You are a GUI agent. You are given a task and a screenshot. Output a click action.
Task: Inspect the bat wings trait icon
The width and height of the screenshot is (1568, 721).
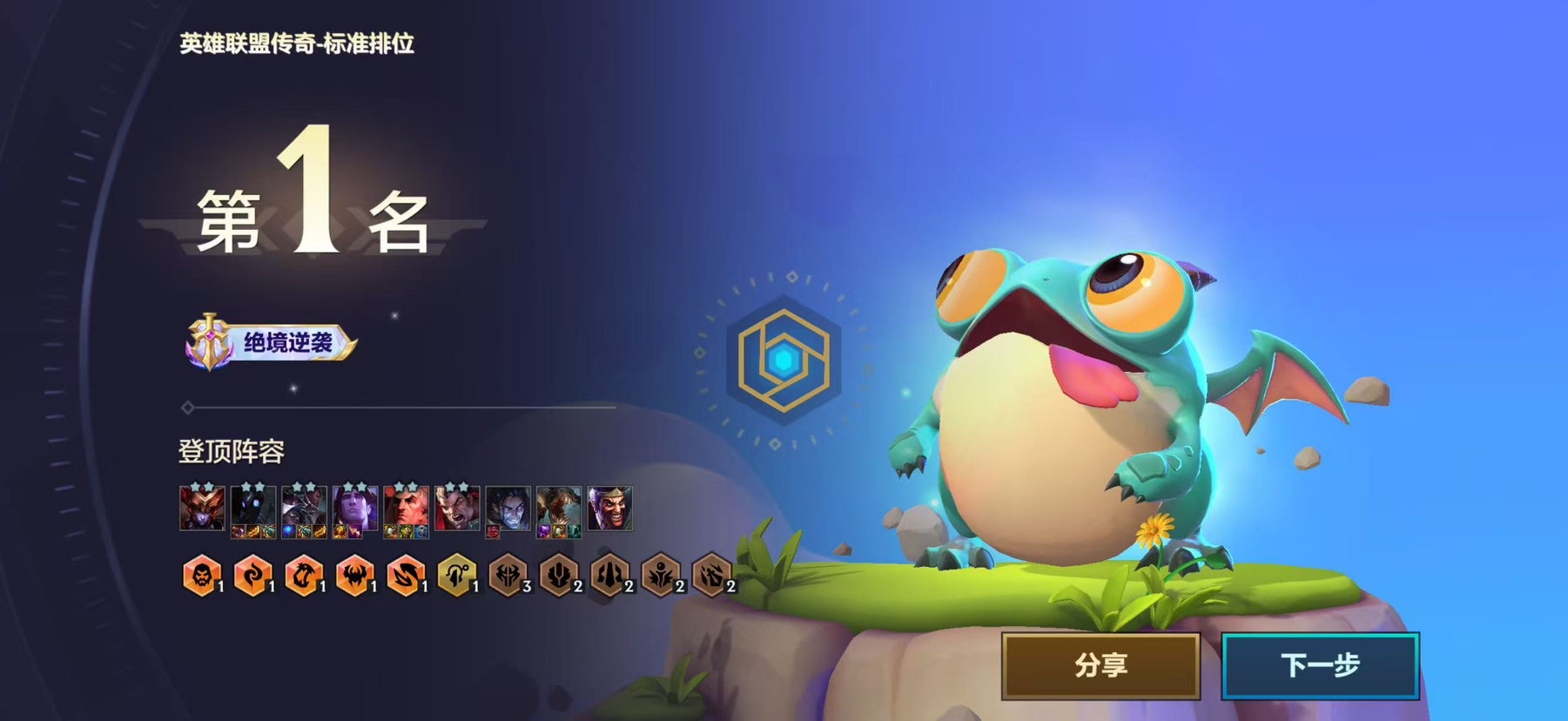354,576
